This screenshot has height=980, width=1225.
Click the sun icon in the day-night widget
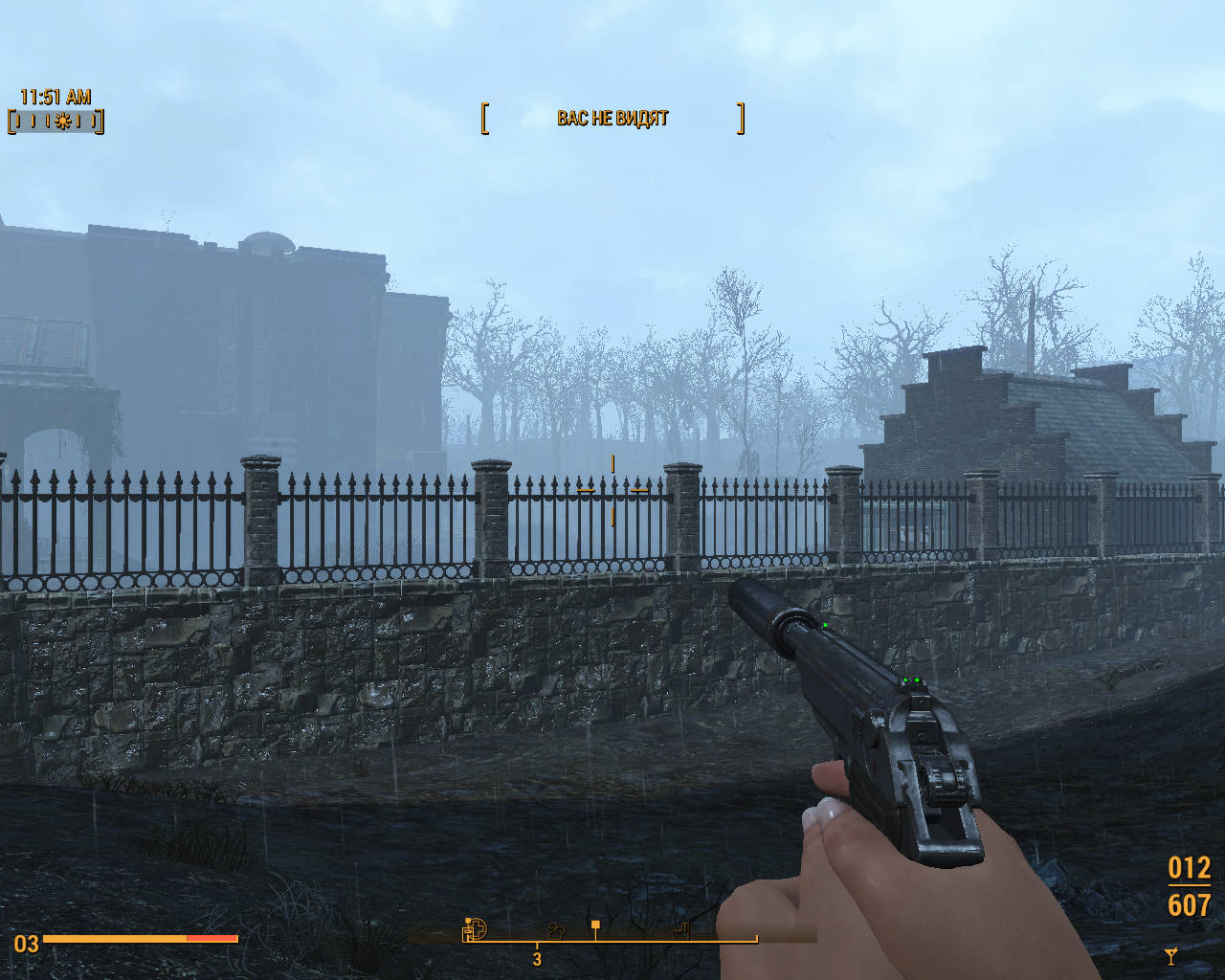(63, 122)
